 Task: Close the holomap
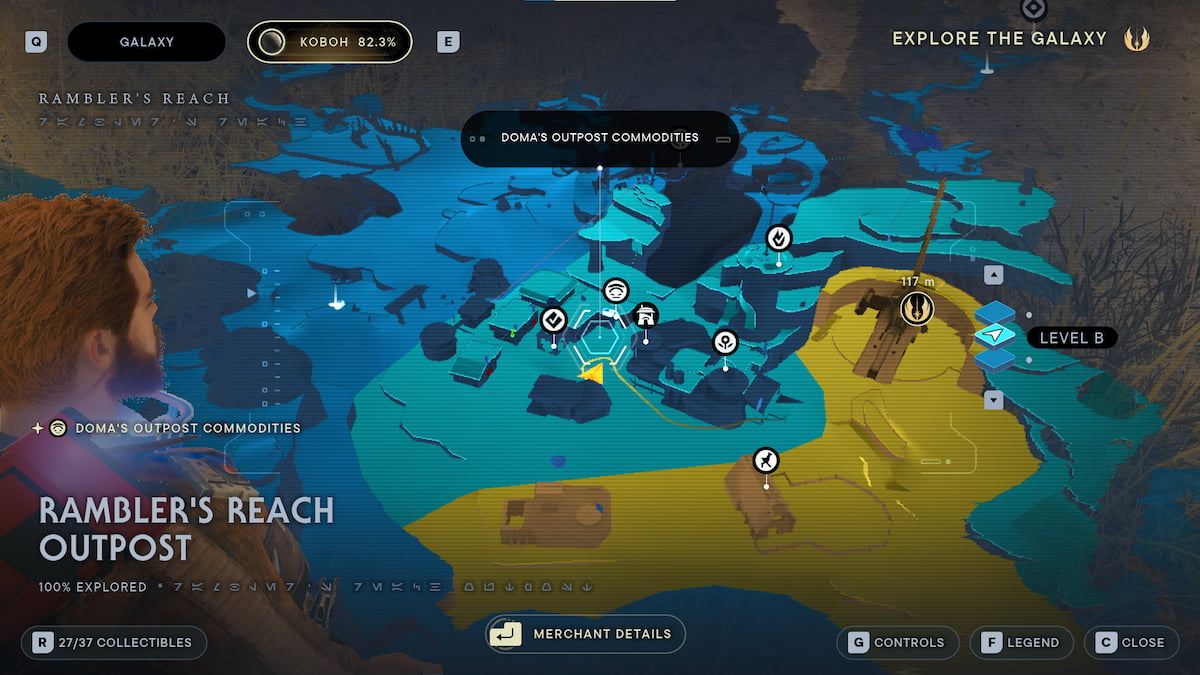[1130, 642]
